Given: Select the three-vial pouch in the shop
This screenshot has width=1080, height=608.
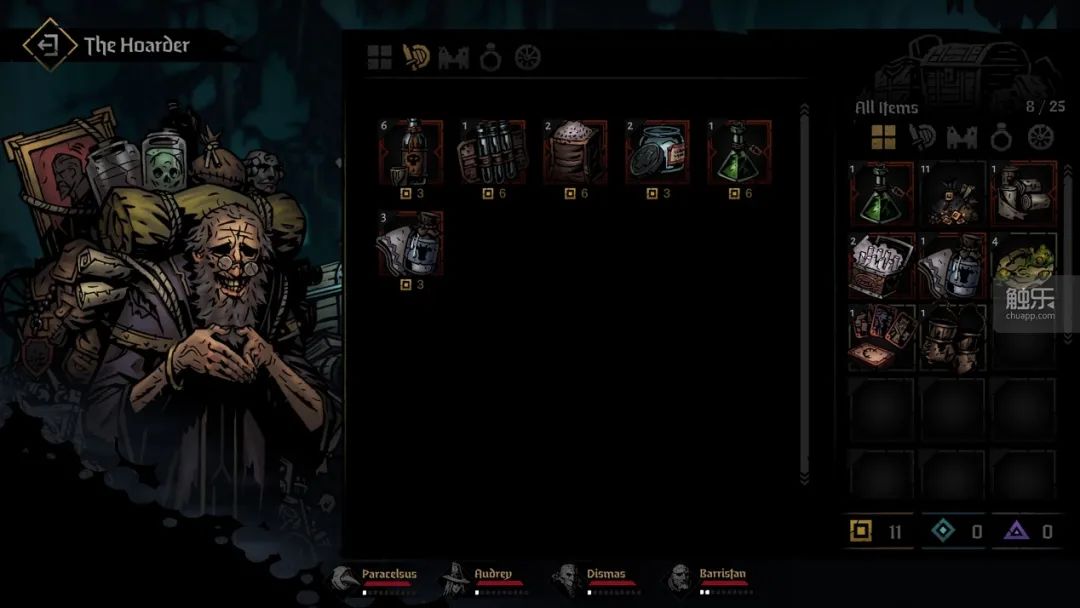Looking at the screenshot, I should point(492,152).
